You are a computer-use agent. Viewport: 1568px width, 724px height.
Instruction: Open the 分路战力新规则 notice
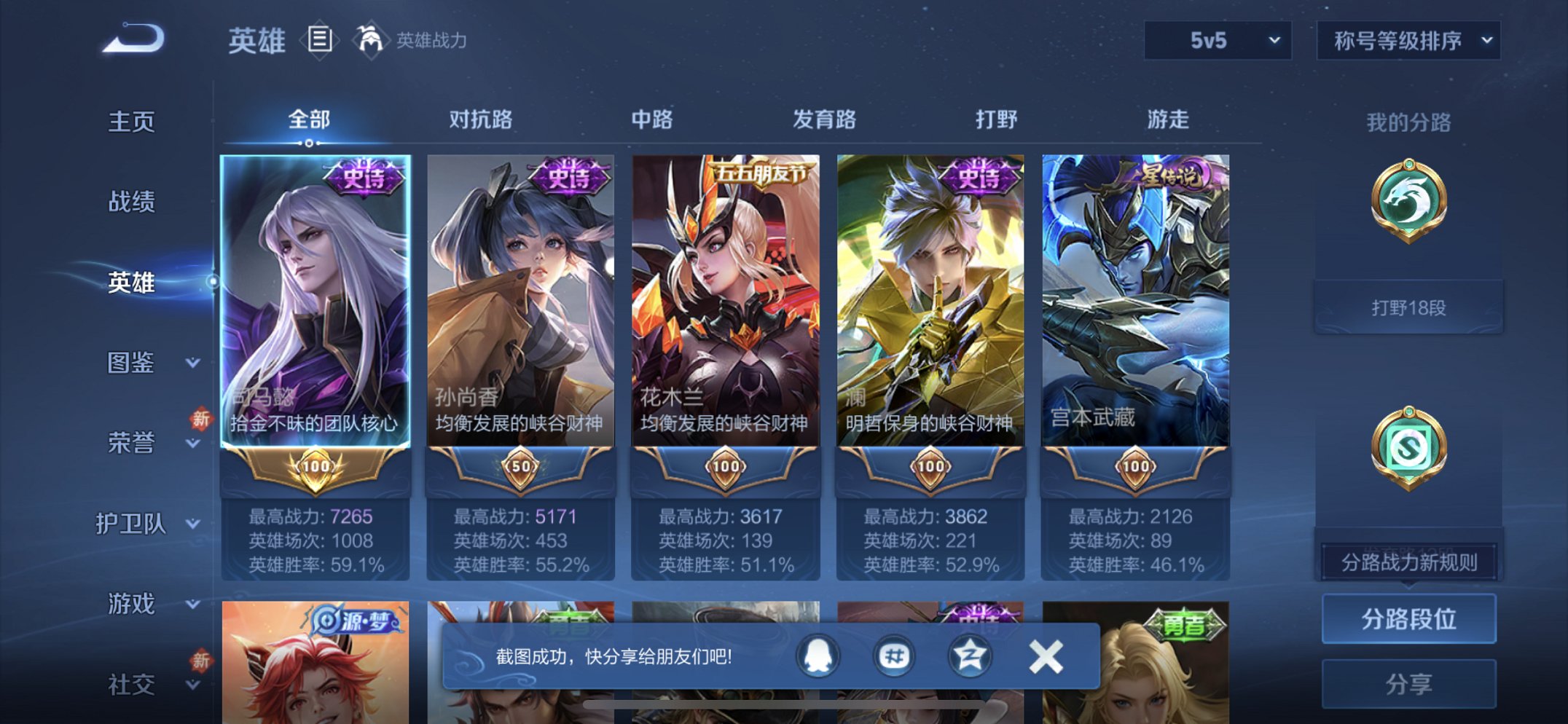(1409, 561)
